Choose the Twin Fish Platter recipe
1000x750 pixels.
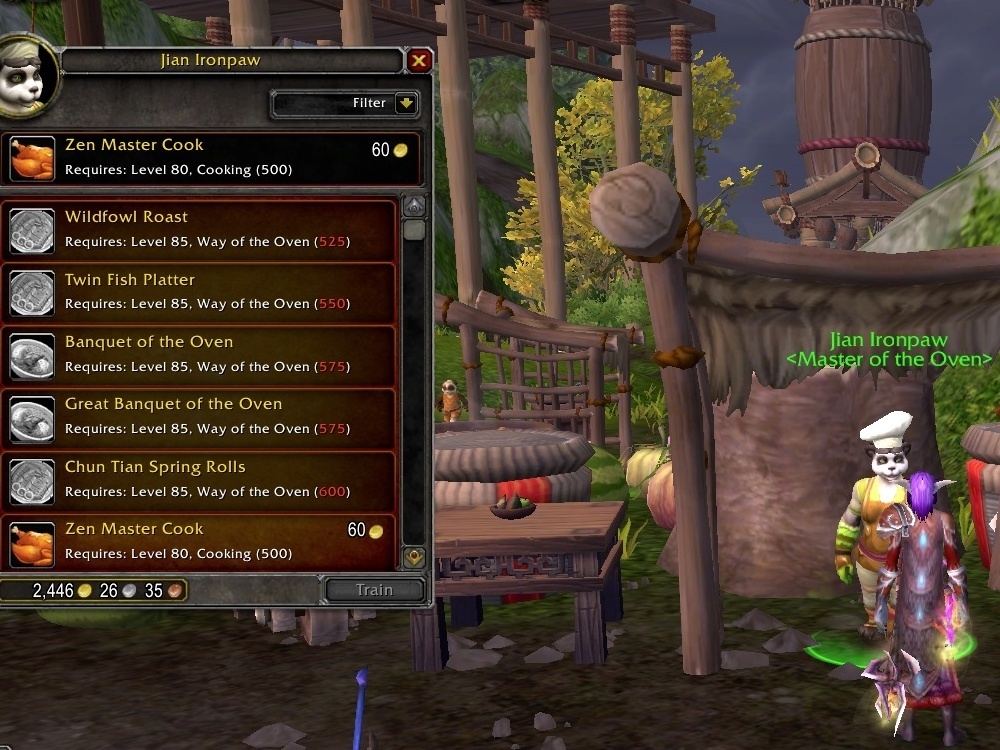[x=200, y=292]
